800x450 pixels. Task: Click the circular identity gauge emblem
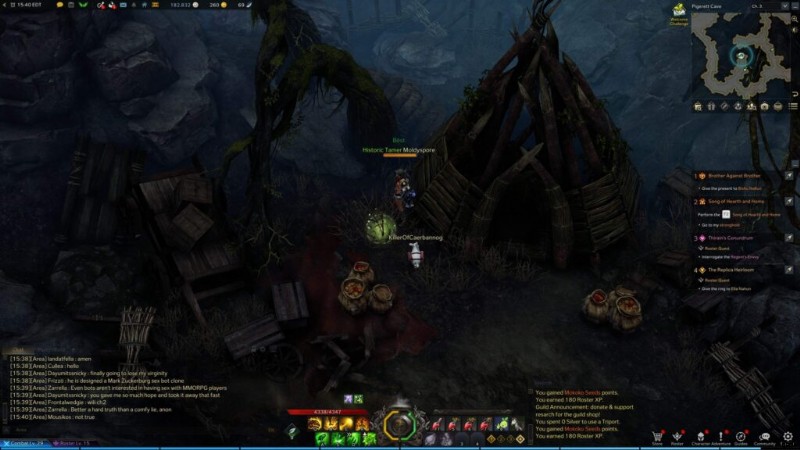pyautogui.click(x=398, y=426)
